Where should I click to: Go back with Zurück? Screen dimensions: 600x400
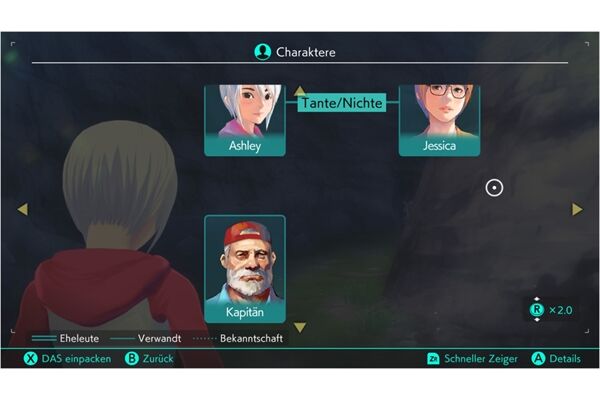[x=150, y=358]
